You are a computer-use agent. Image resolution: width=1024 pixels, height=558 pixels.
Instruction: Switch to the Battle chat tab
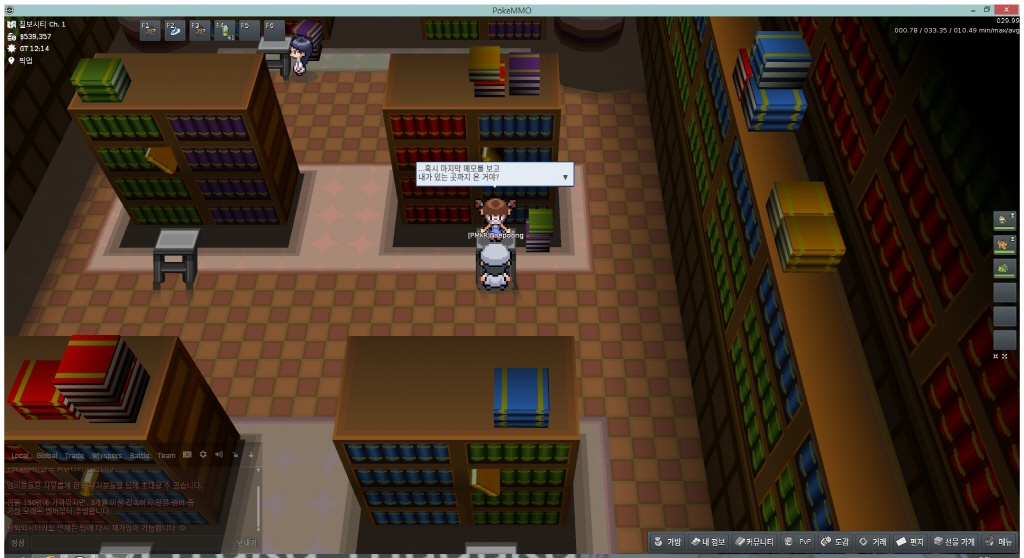[x=140, y=455]
